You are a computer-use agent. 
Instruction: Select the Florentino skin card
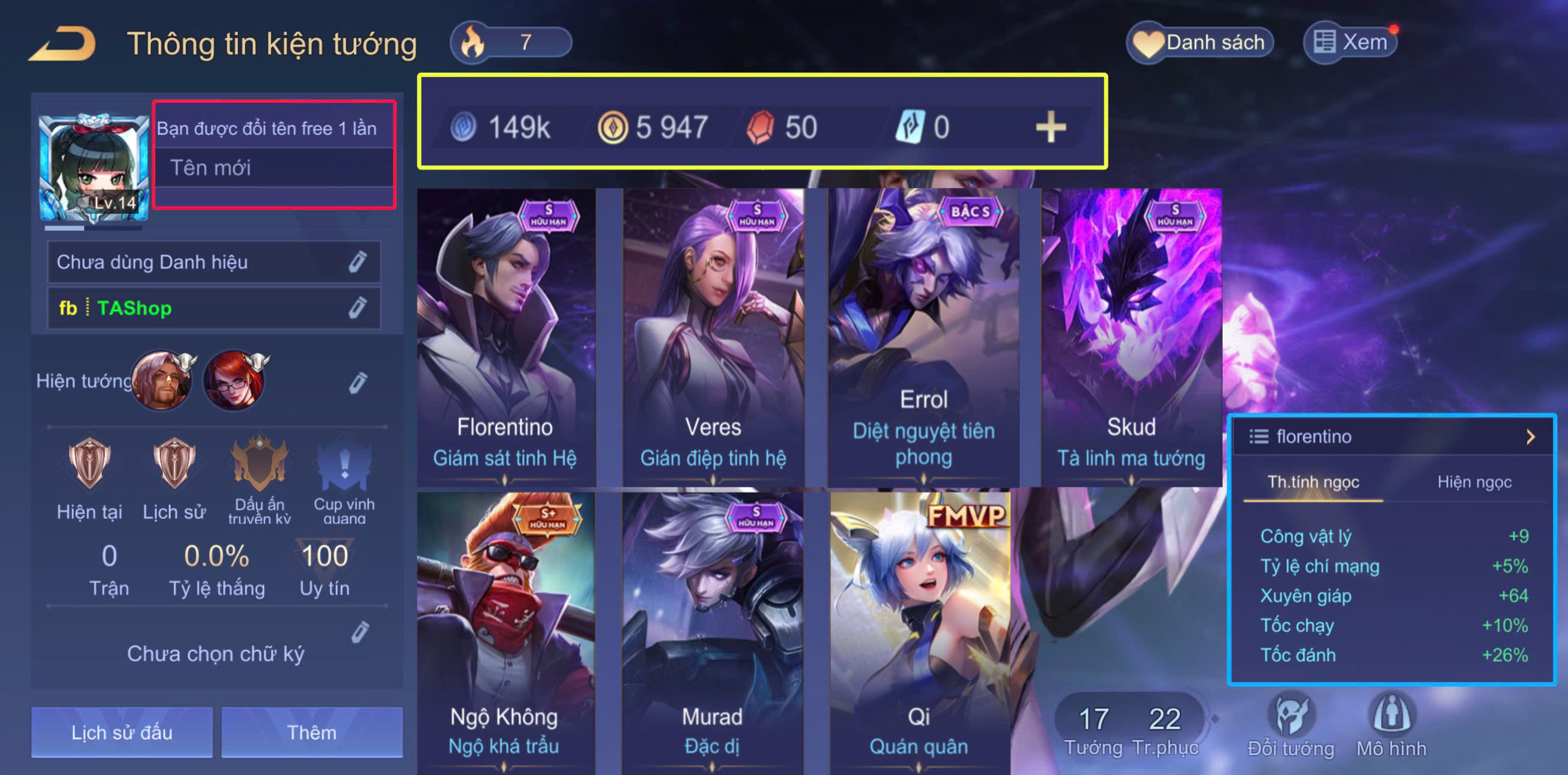(x=505, y=338)
